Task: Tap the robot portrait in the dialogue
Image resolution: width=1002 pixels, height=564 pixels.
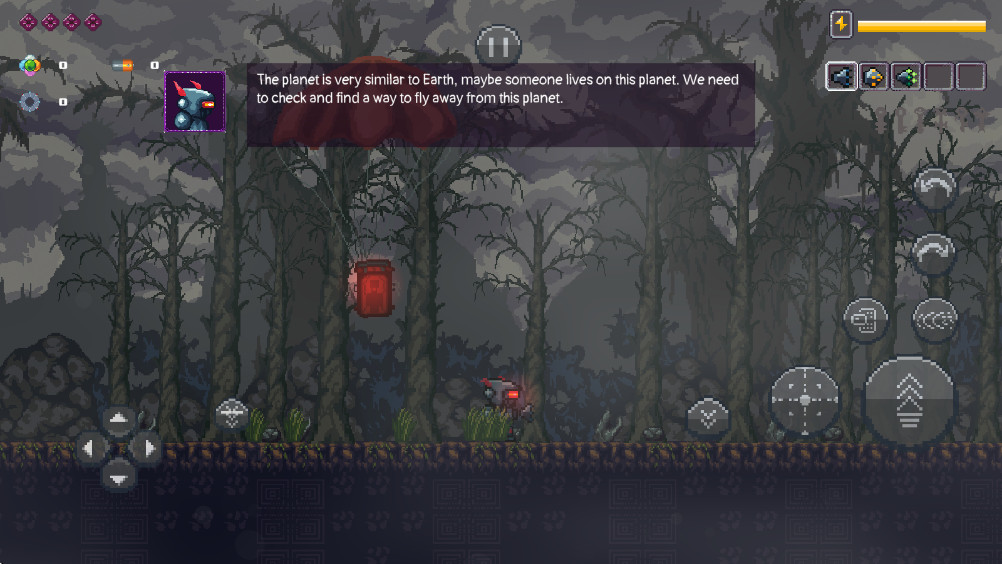Action: point(194,101)
